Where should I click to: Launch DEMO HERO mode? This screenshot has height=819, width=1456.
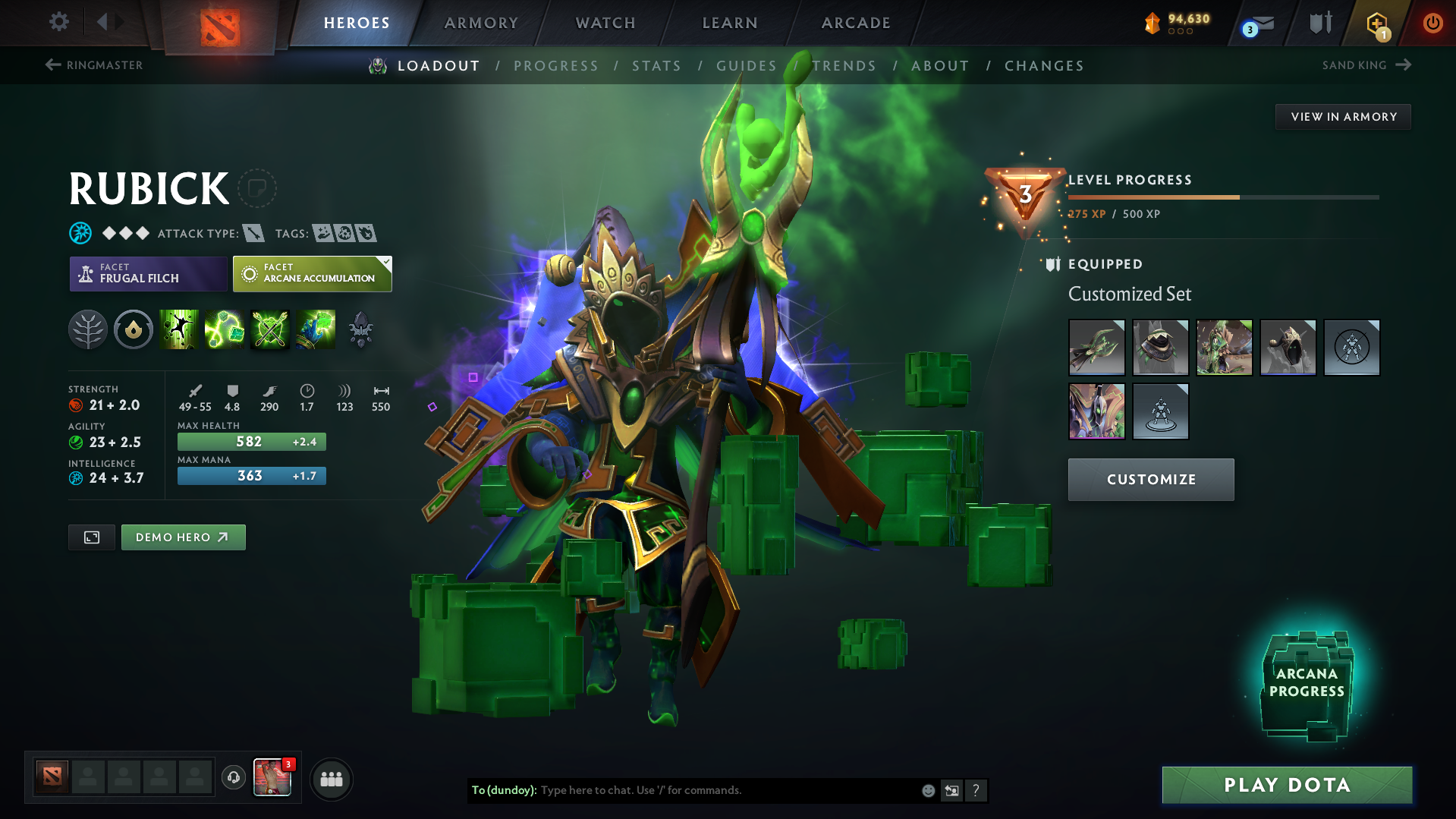point(183,537)
